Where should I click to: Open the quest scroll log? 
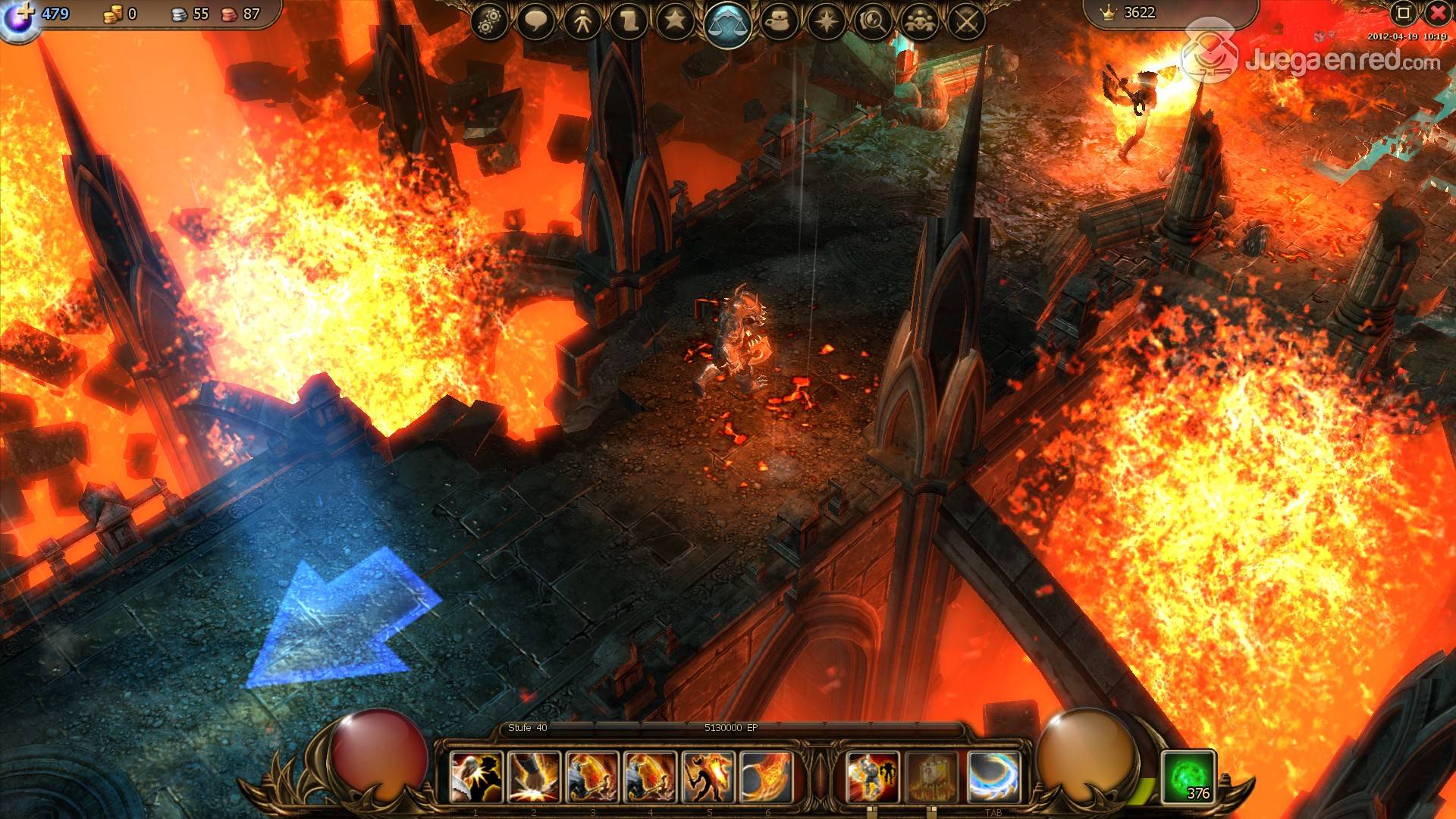point(629,22)
